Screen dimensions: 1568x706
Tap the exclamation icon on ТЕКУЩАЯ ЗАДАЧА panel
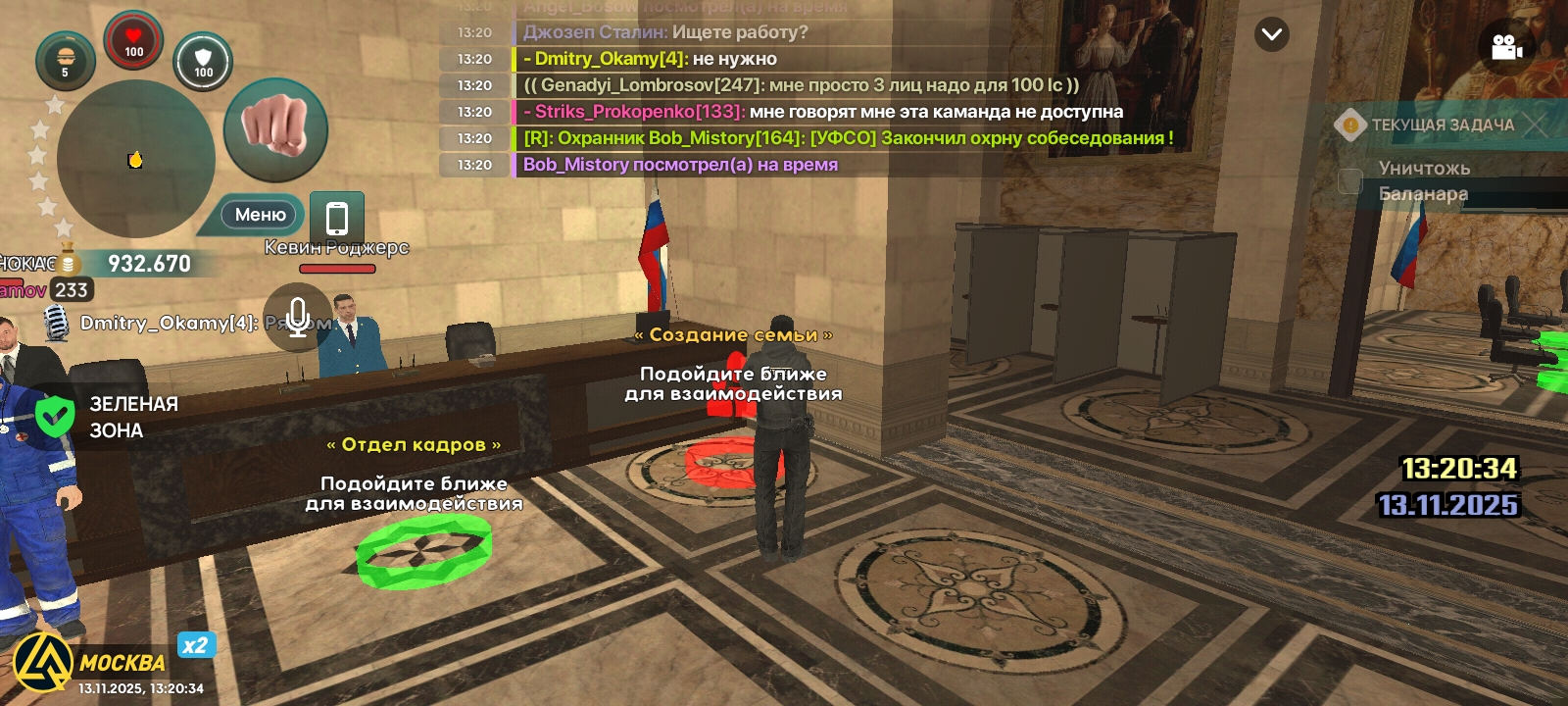(1352, 126)
